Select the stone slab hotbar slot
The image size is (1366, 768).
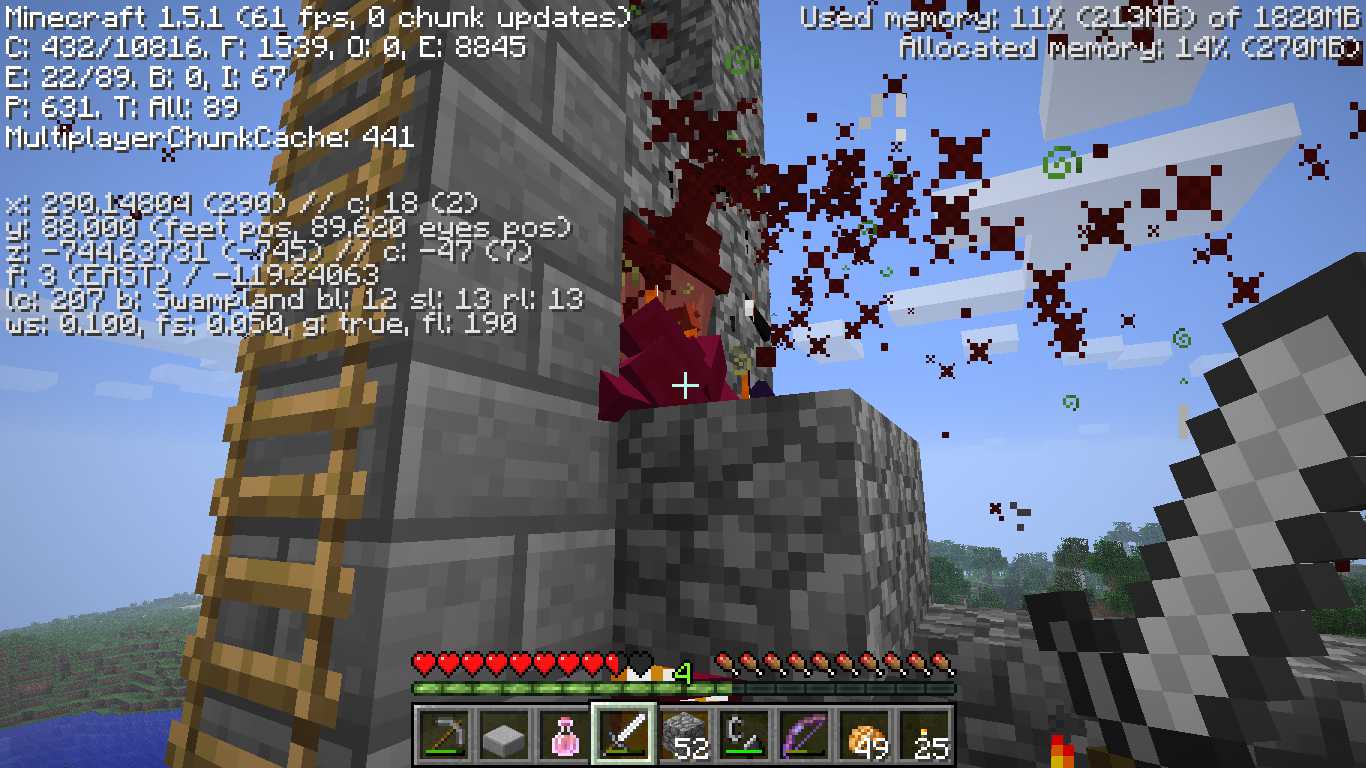pyautogui.click(x=505, y=737)
